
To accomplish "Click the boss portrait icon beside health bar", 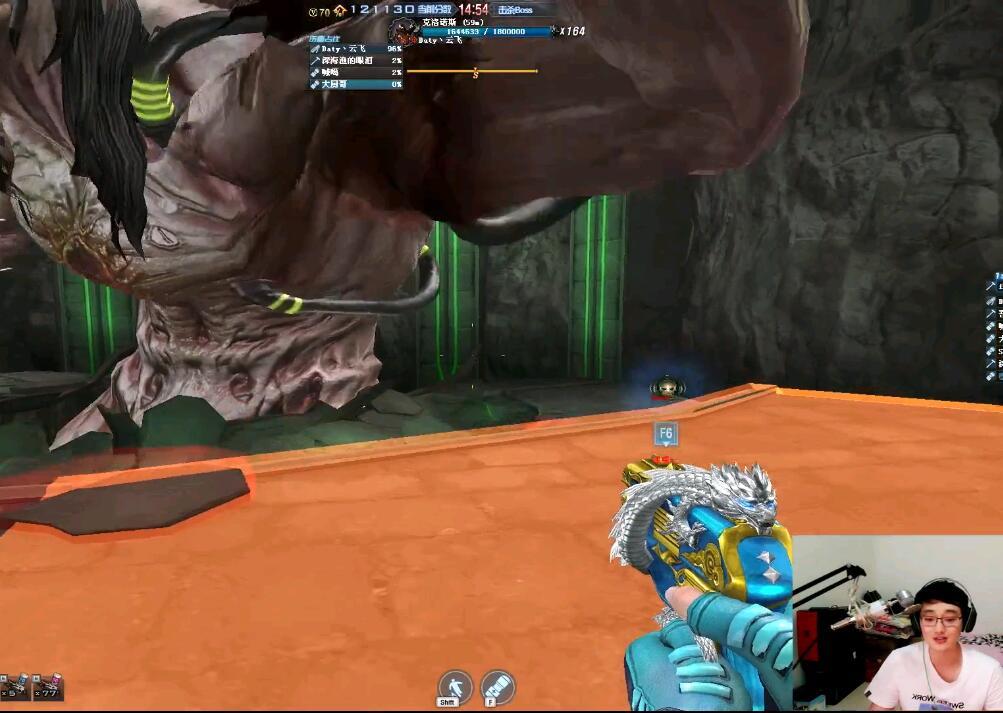I will tap(402, 31).
